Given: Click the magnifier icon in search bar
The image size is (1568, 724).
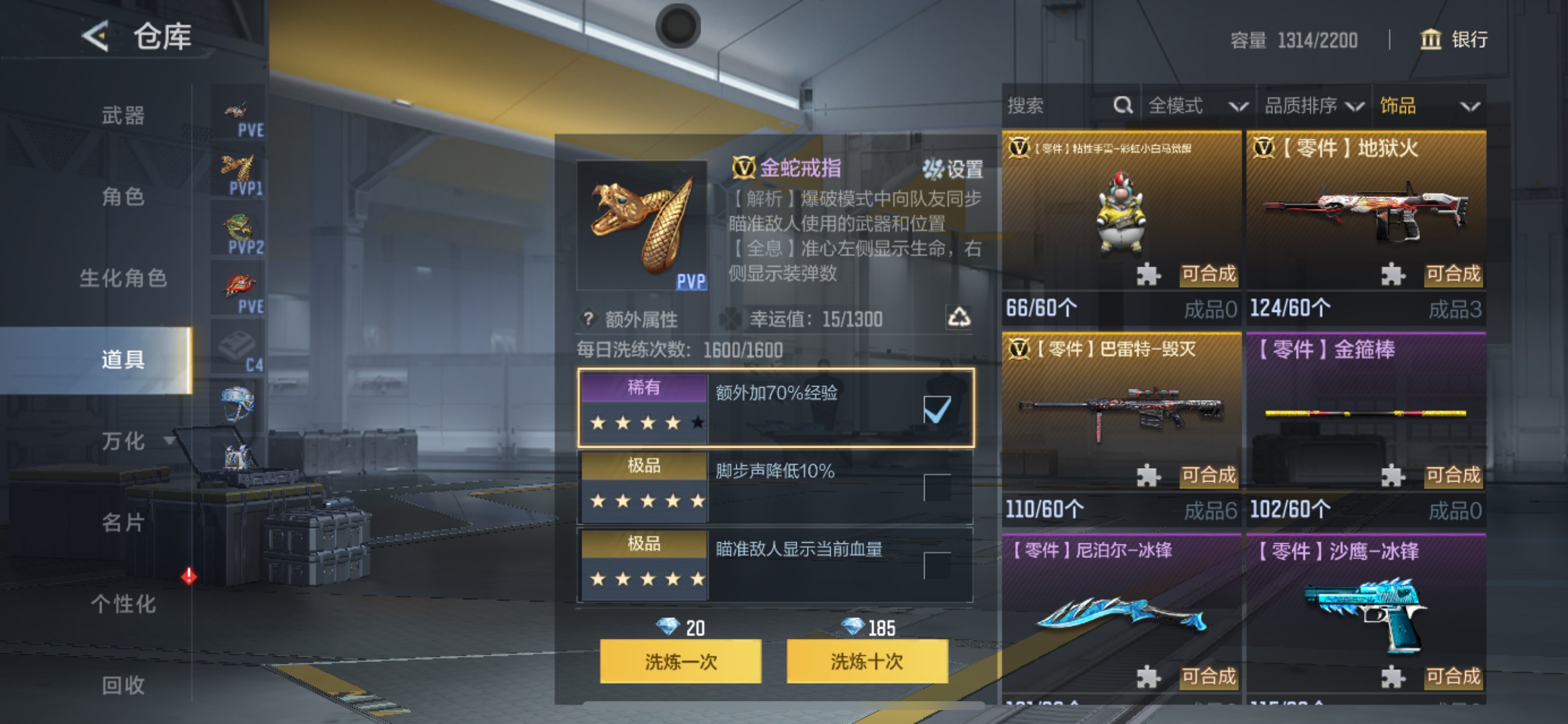Looking at the screenshot, I should pyautogui.click(x=1123, y=105).
